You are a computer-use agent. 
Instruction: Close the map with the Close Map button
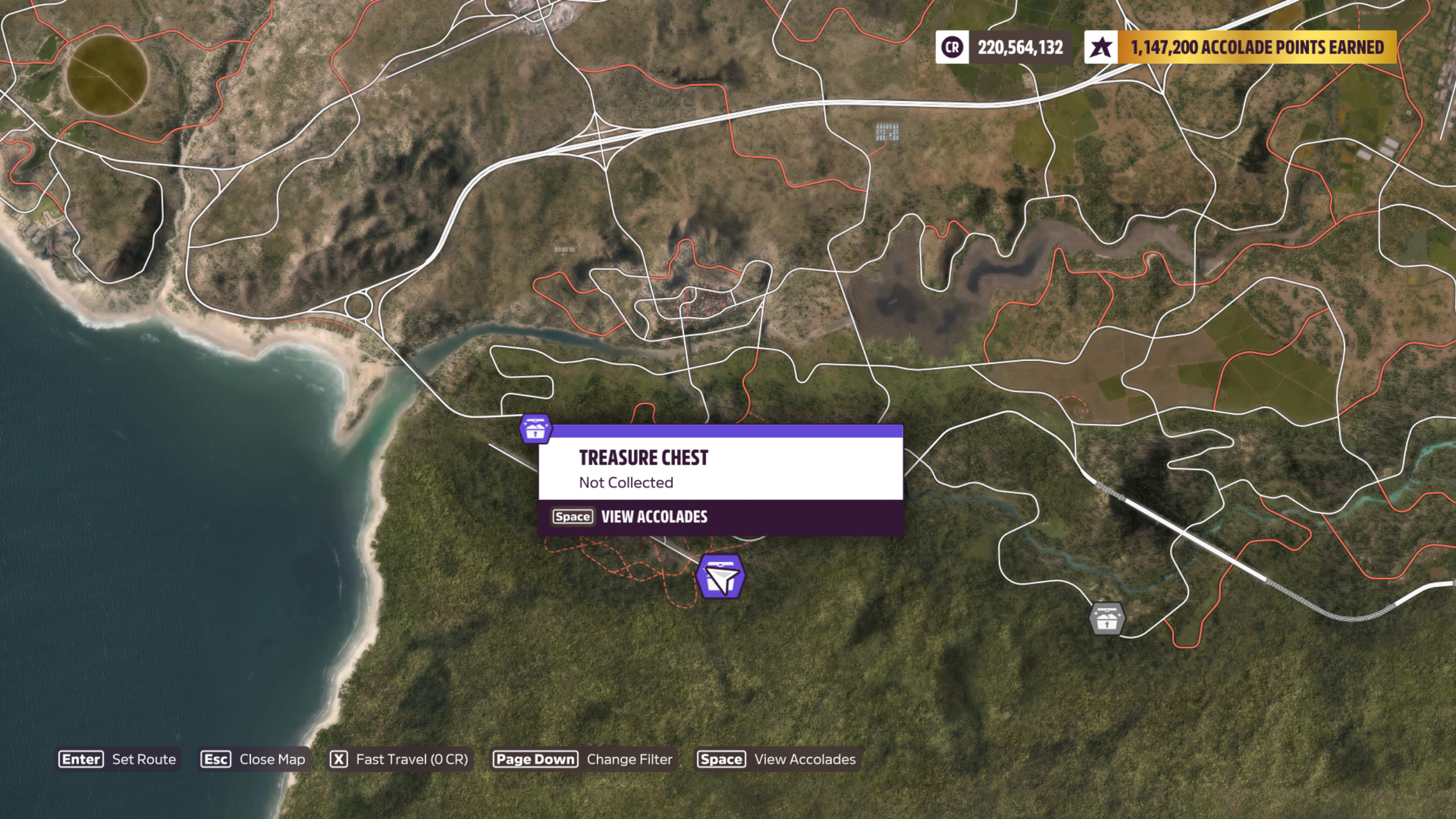[254, 759]
